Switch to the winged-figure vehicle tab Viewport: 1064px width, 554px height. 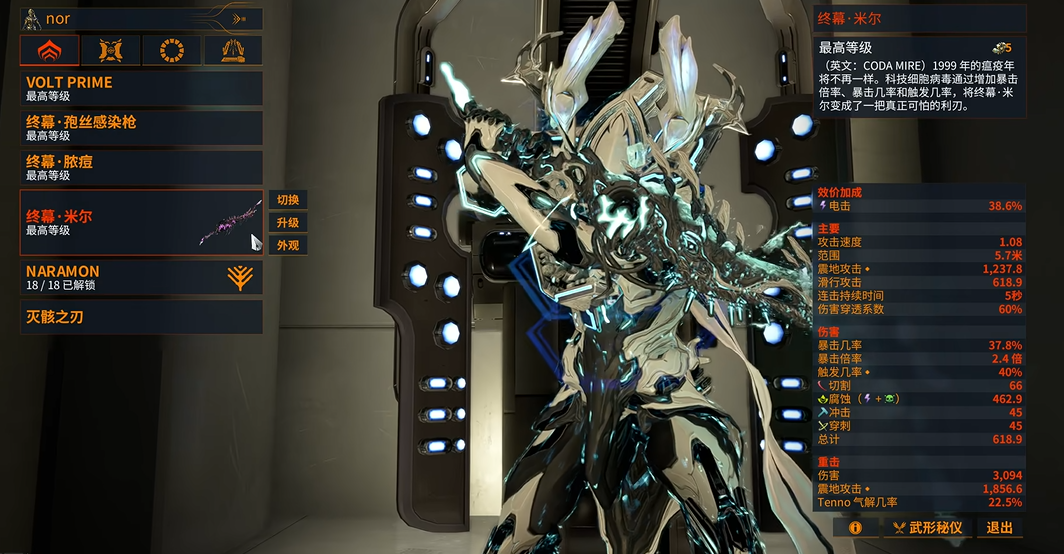233,50
